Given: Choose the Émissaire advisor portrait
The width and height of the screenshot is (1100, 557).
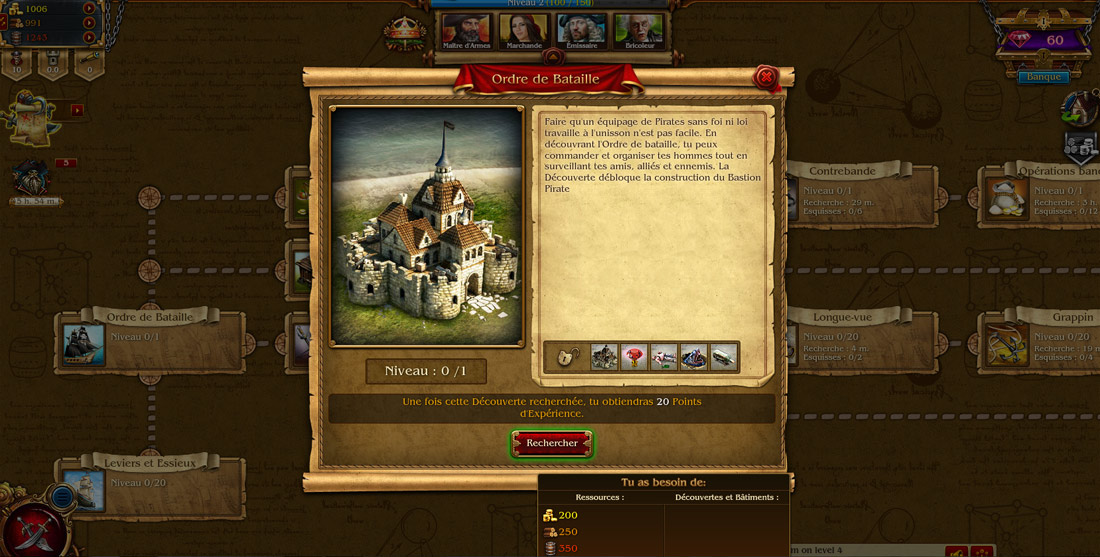Looking at the screenshot, I should [x=582, y=30].
